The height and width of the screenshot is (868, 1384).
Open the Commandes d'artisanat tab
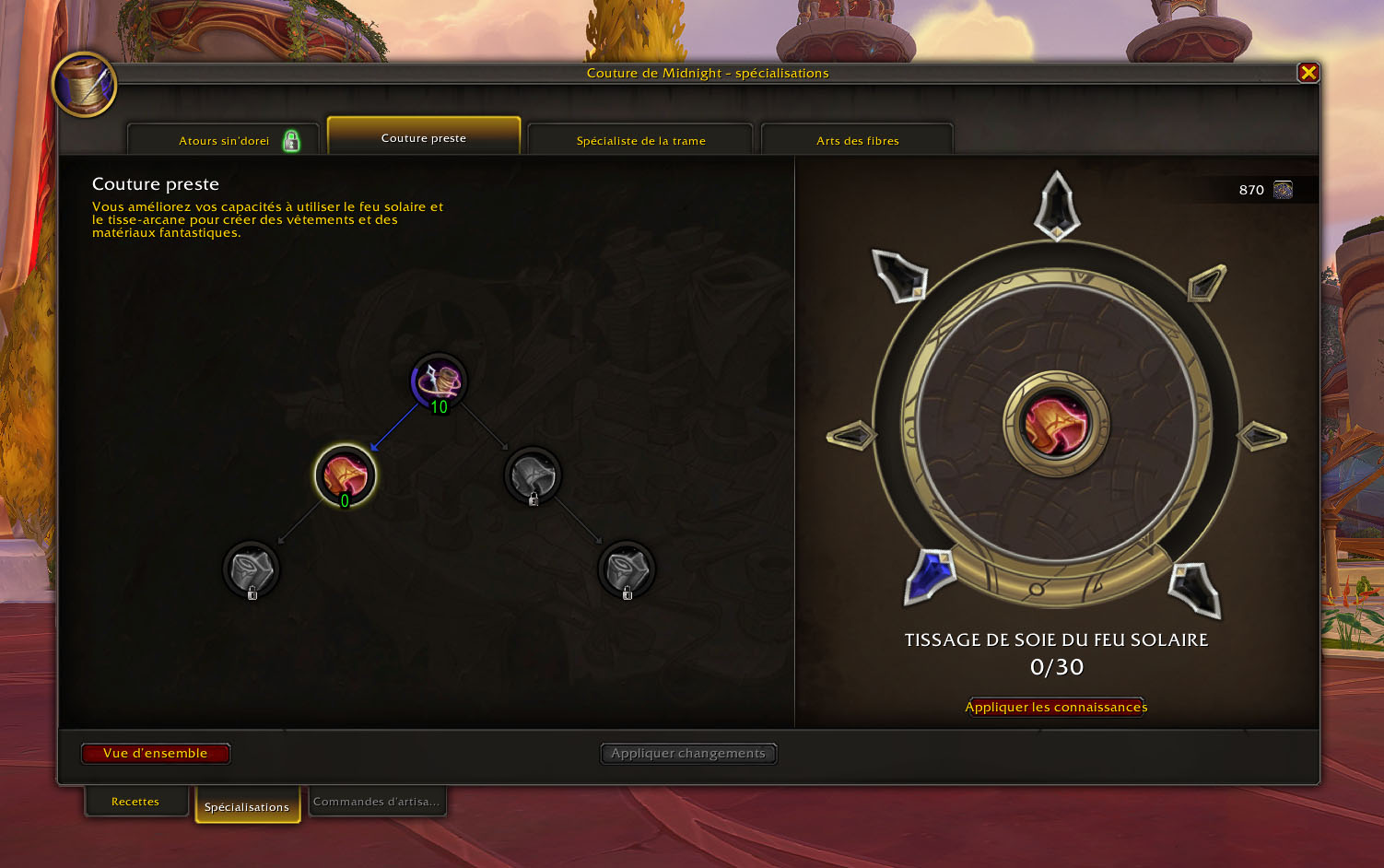(x=376, y=802)
